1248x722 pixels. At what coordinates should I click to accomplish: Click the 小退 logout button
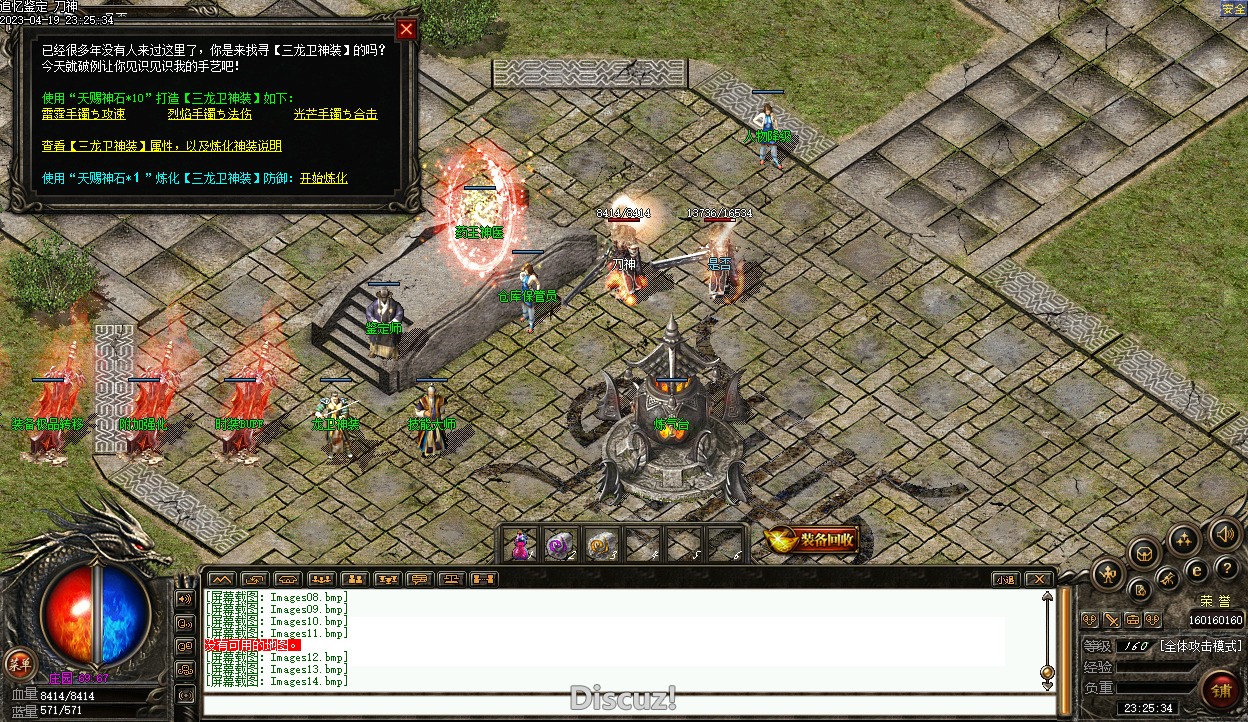[x=1005, y=579]
